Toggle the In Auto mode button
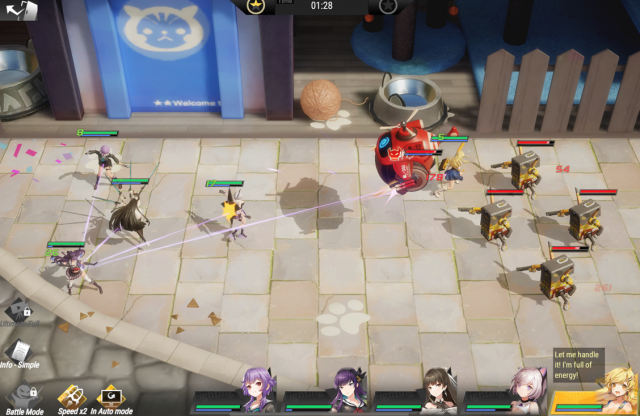Screen dimensions: 640x416 point(108,396)
